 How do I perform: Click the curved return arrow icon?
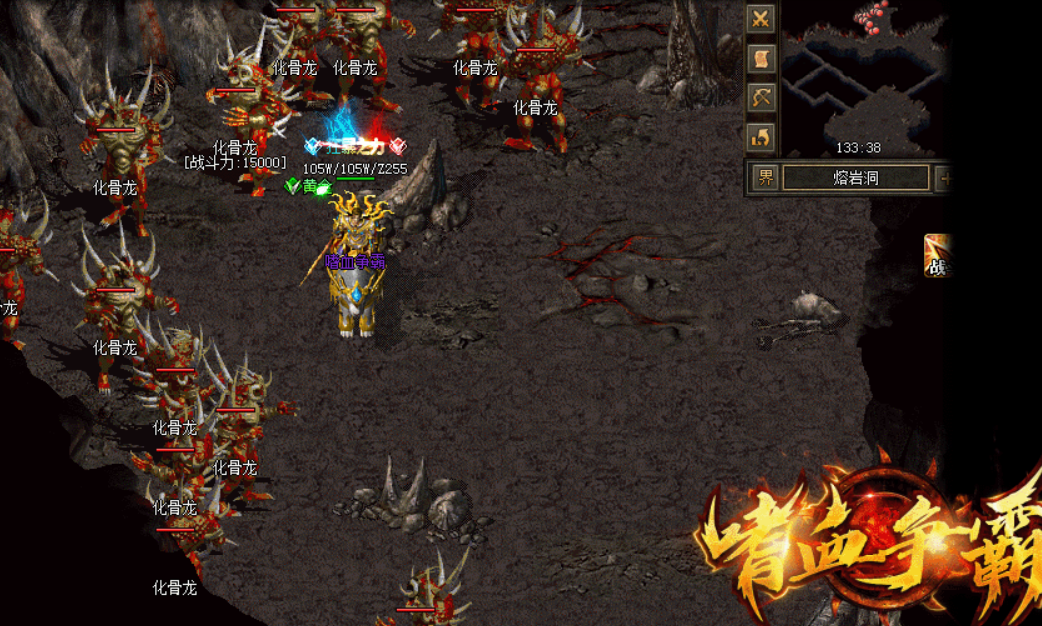point(761,136)
